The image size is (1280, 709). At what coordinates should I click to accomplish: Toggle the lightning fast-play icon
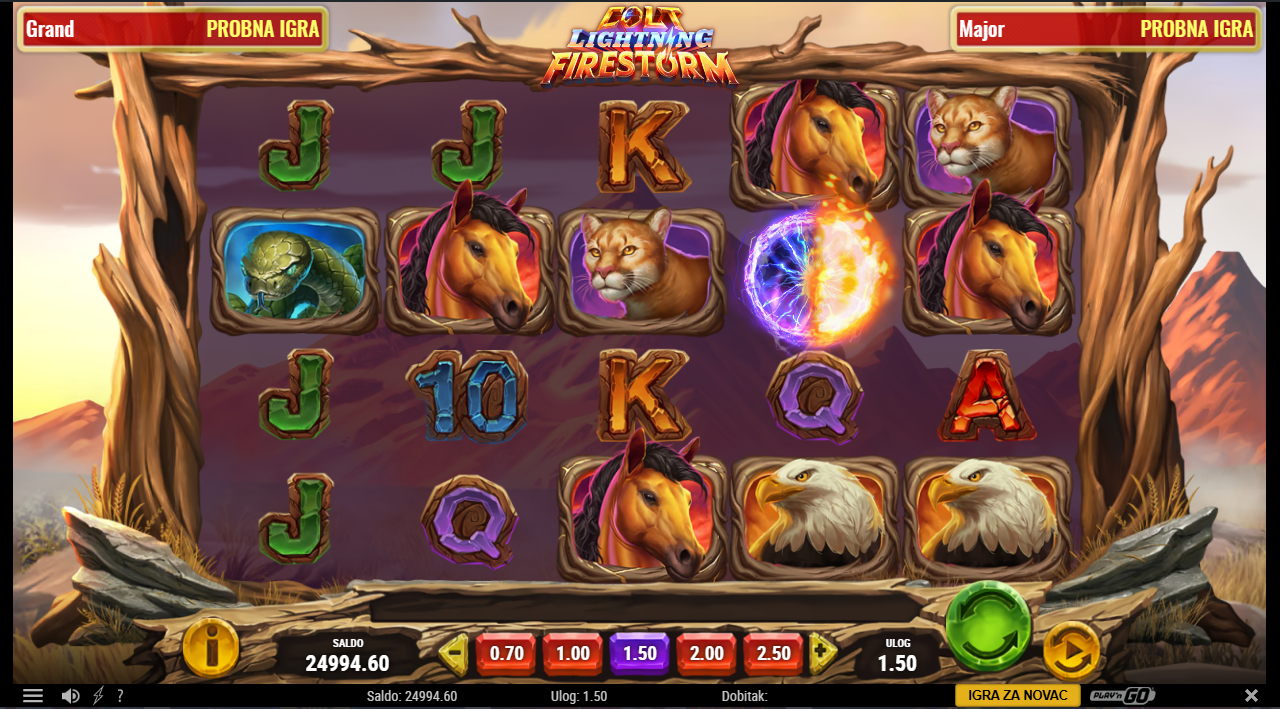click(98, 696)
